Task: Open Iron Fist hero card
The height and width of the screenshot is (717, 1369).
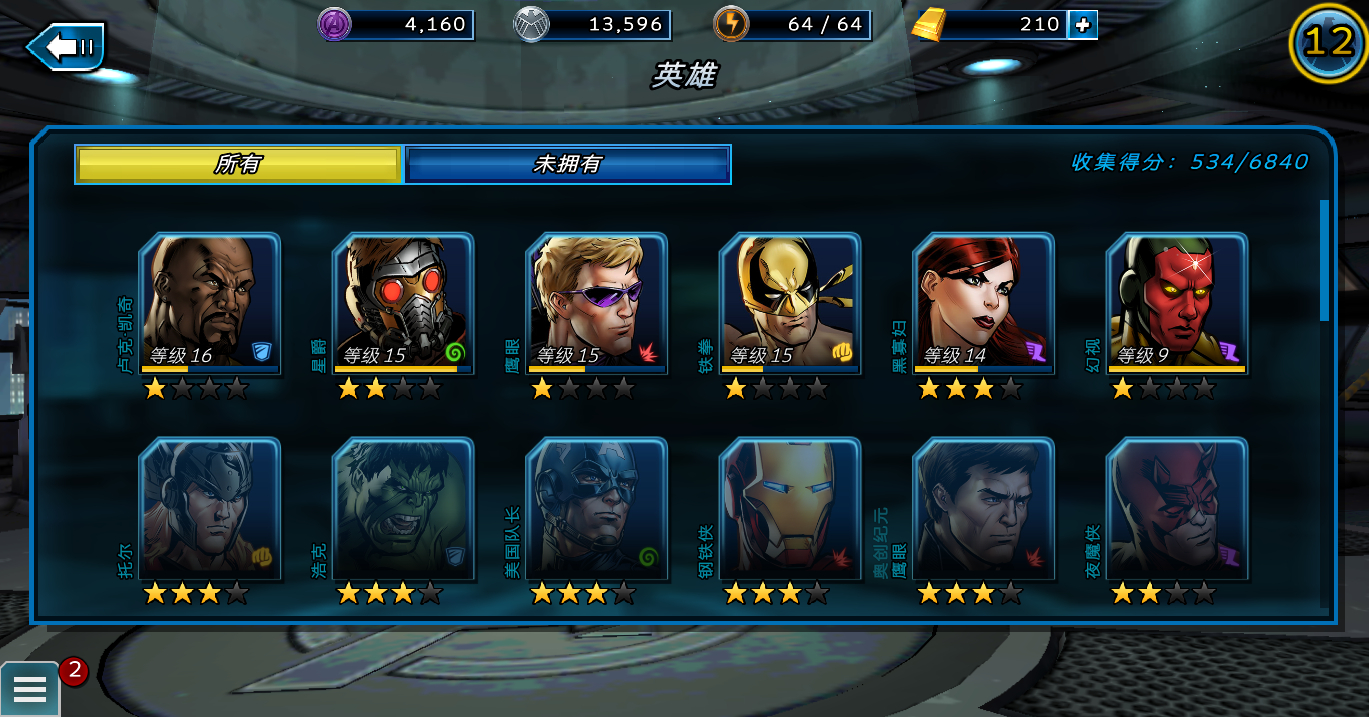Action: click(790, 303)
